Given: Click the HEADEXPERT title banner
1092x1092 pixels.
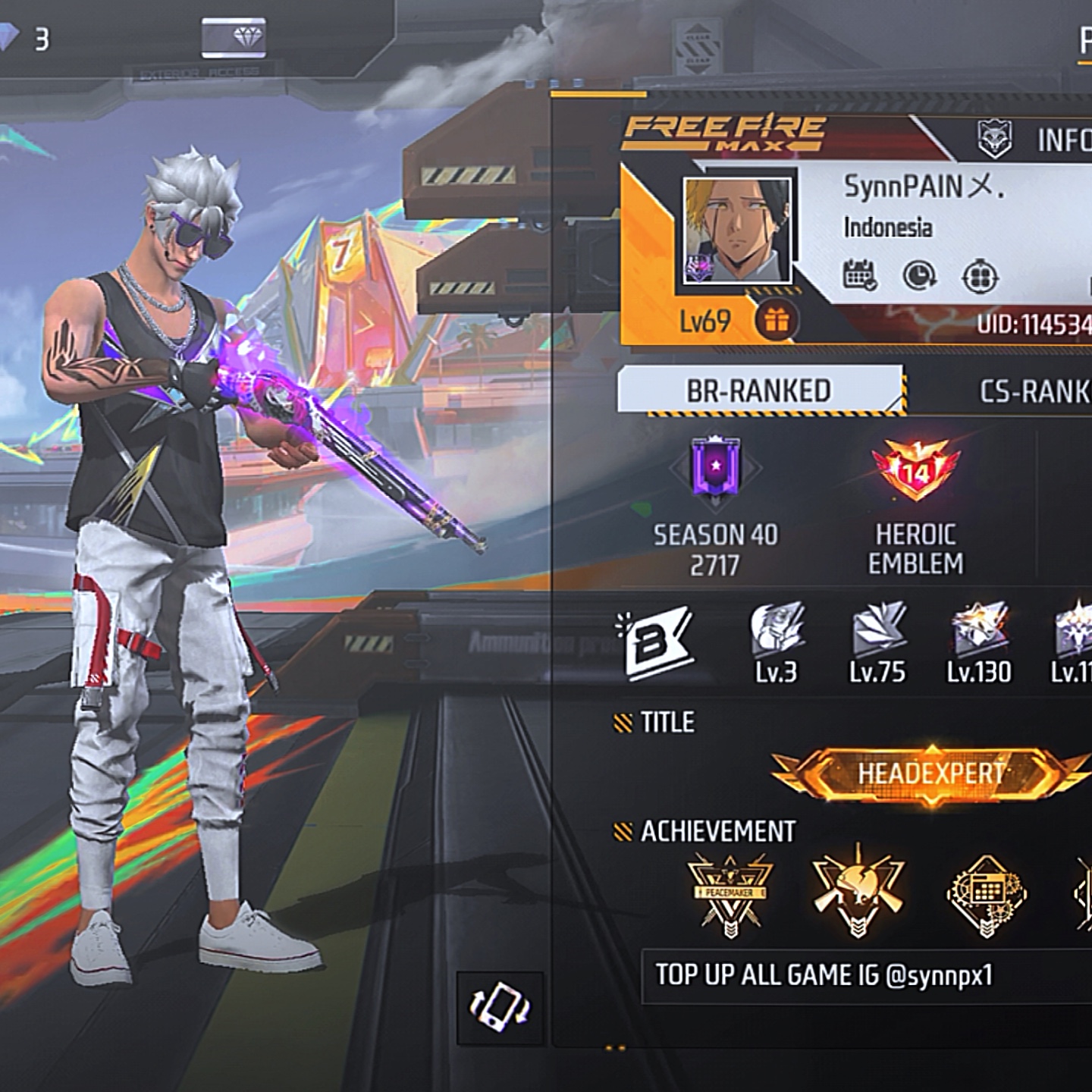Looking at the screenshot, I should pos(930,773).
